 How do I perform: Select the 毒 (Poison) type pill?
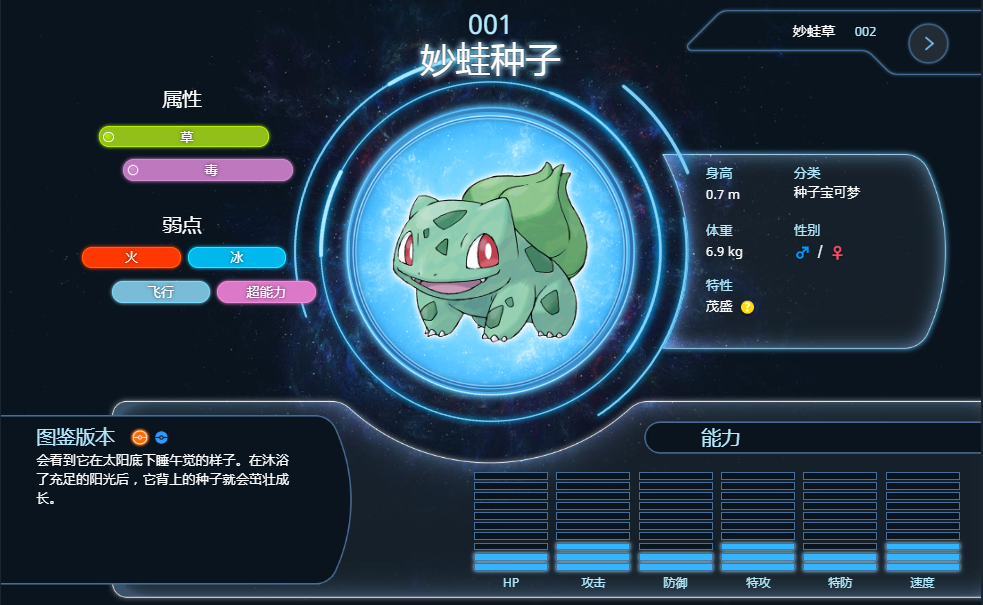coord(208,170)
